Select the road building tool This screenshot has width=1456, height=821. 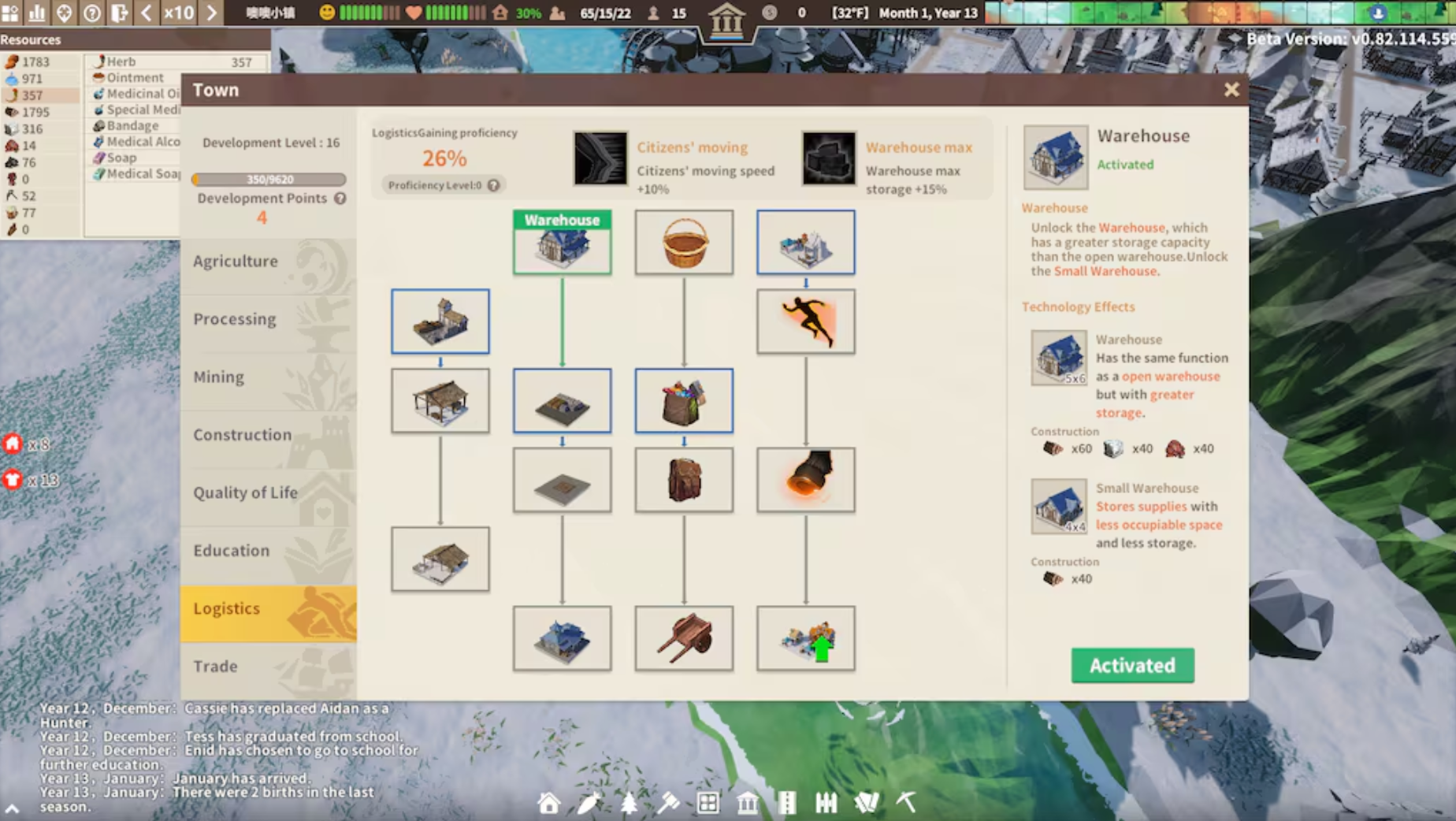[x=788, y=802]
